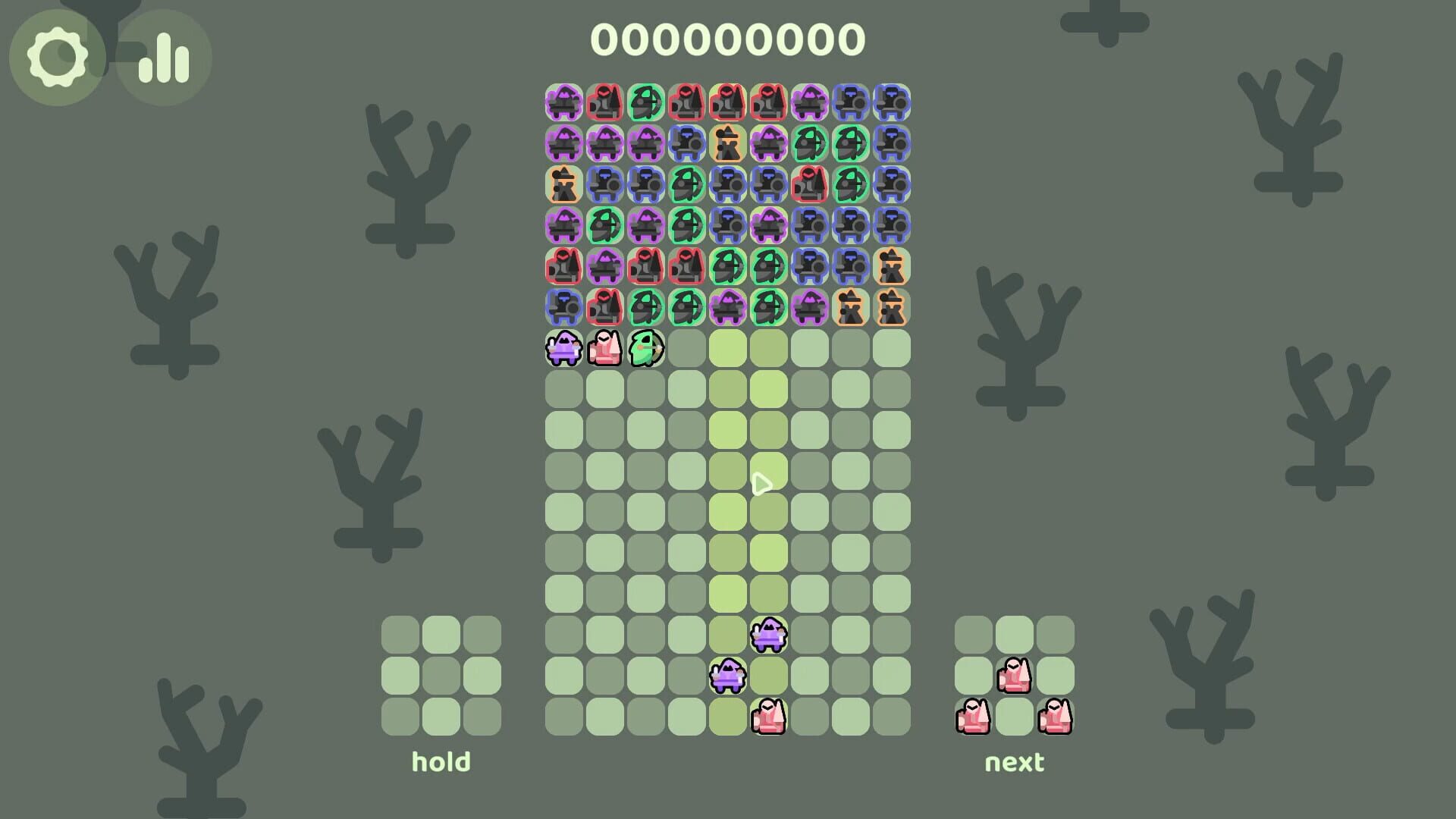This screenshot has height=819, width=1456.
Task: Click the 000000000 score display
Action: tap(728, 38)
